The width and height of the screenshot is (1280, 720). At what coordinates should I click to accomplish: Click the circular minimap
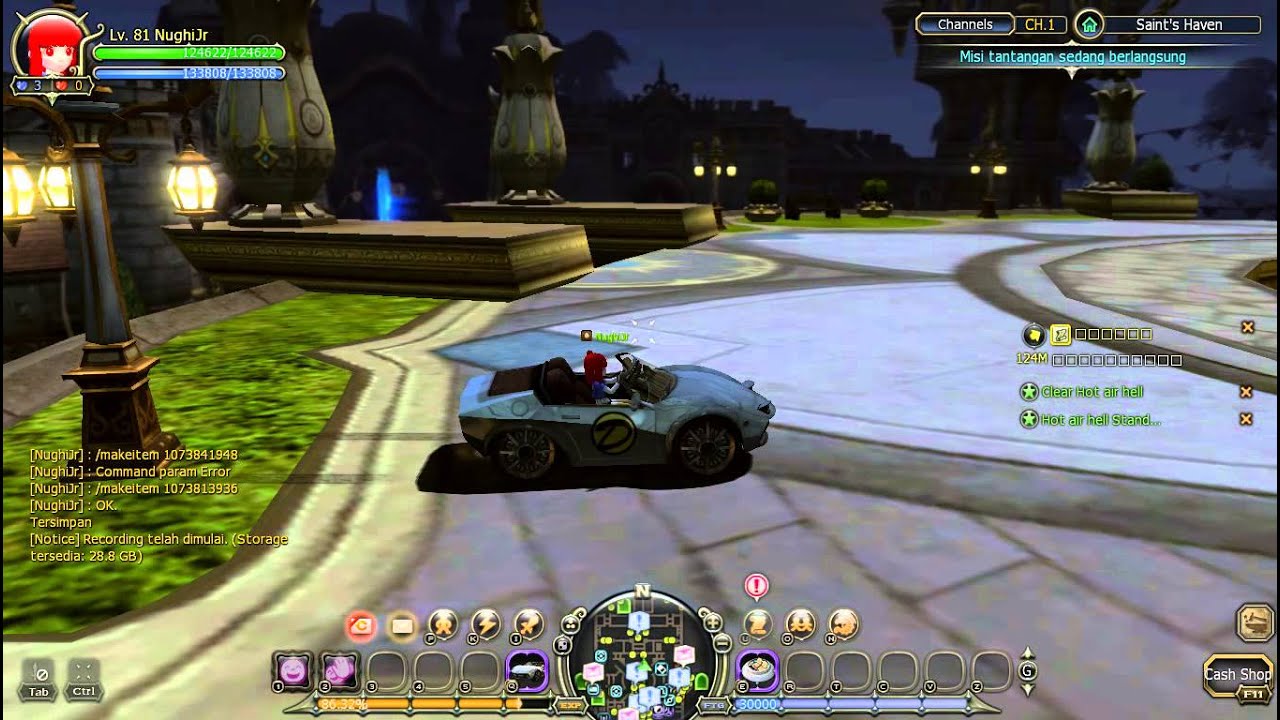pos(641,655)
